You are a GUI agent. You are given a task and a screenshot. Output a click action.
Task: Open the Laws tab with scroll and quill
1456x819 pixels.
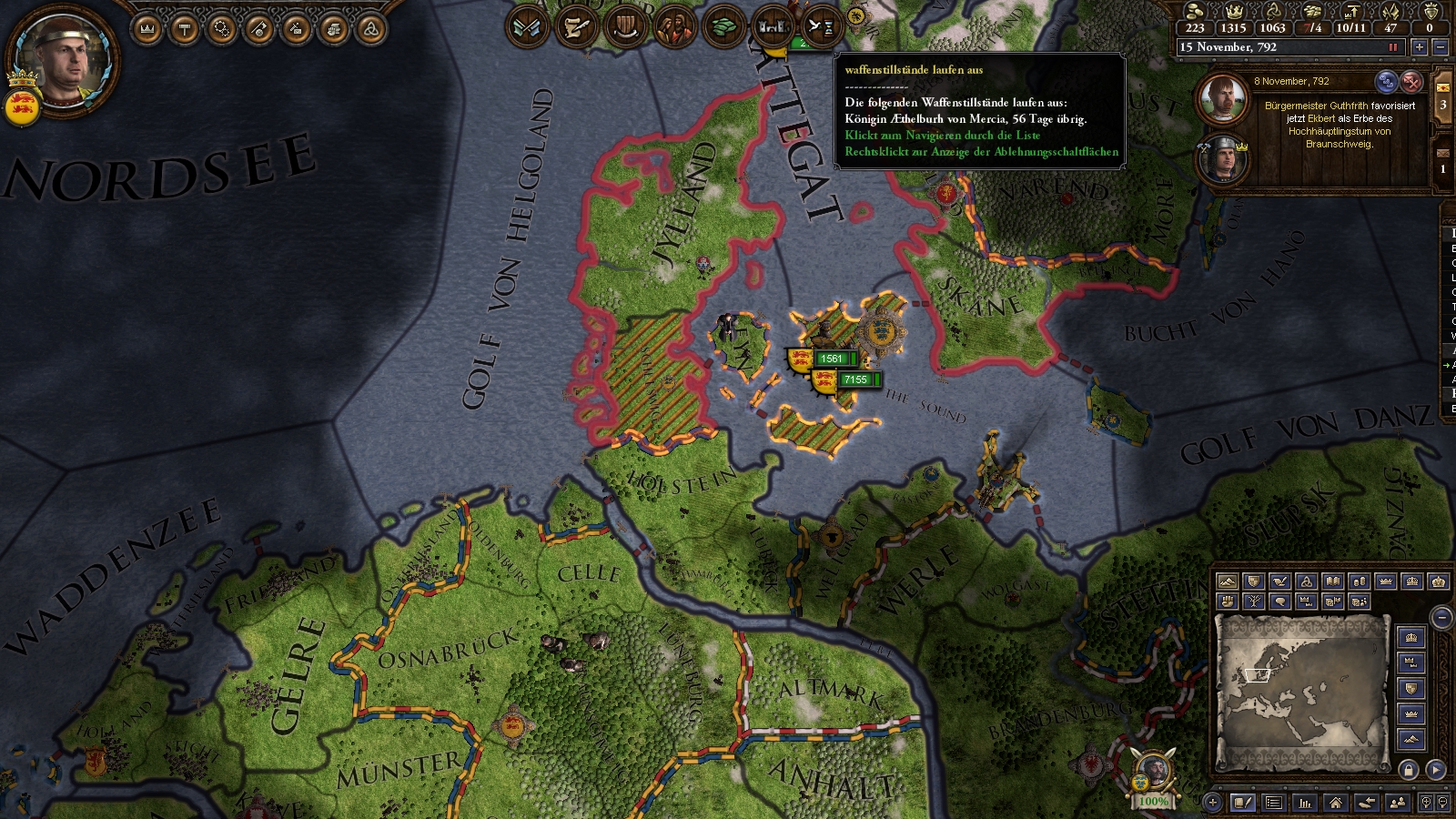click(576, 27)
